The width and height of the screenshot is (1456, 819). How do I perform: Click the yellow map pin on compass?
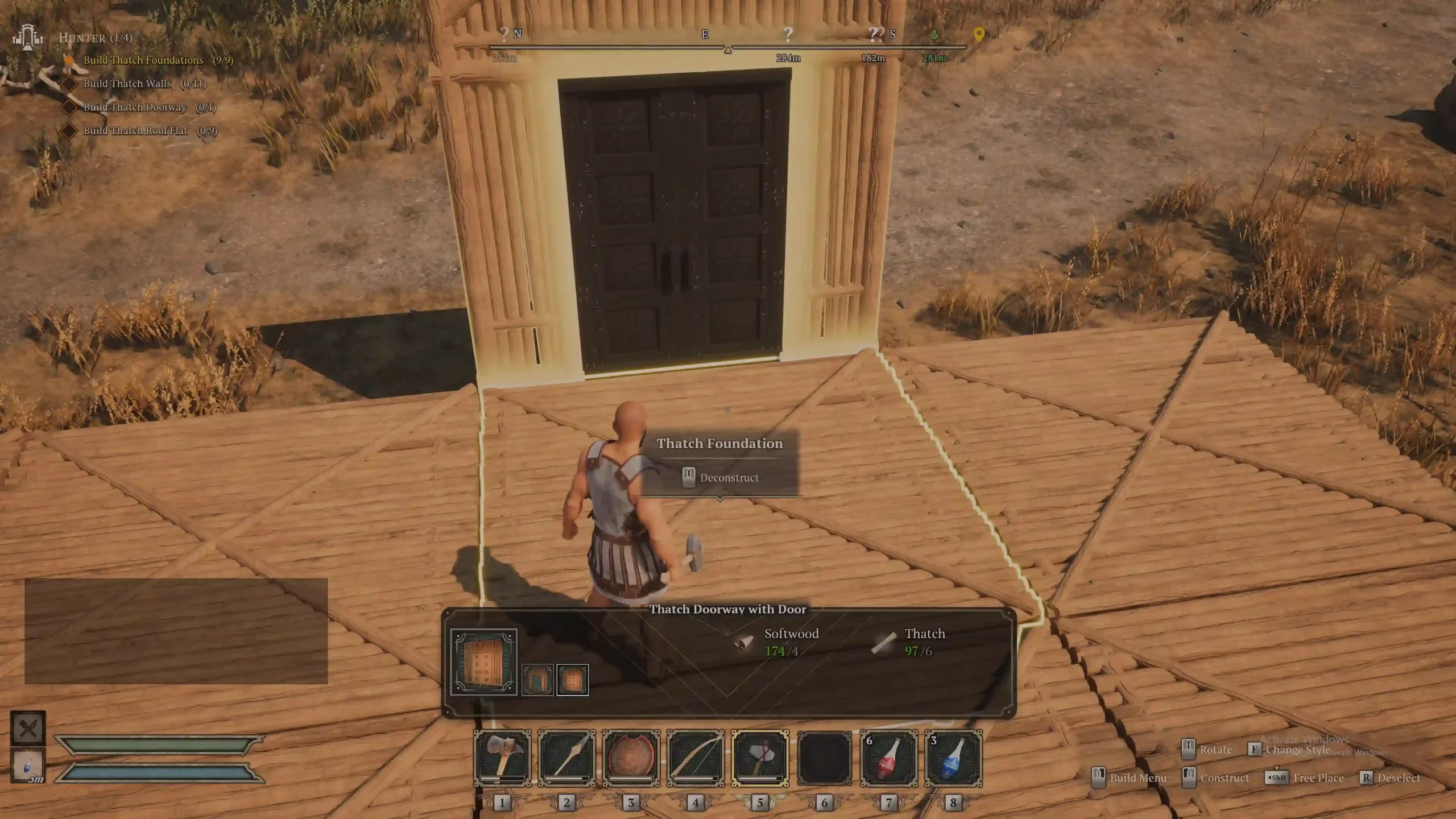[x=978, y=35]
